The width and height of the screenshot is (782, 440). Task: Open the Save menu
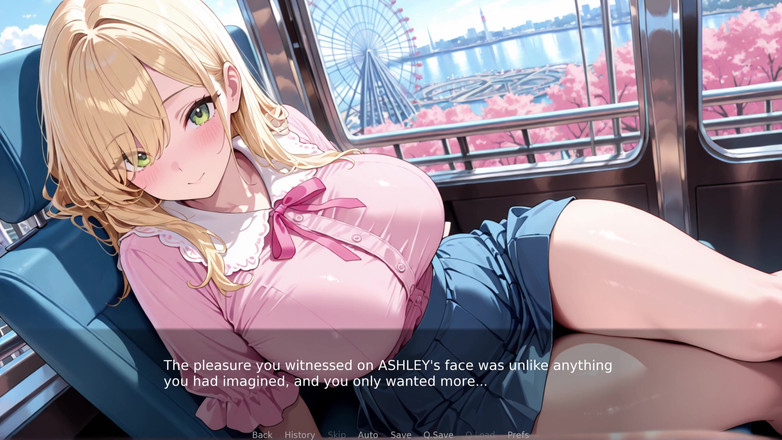[x=400, y=435]
